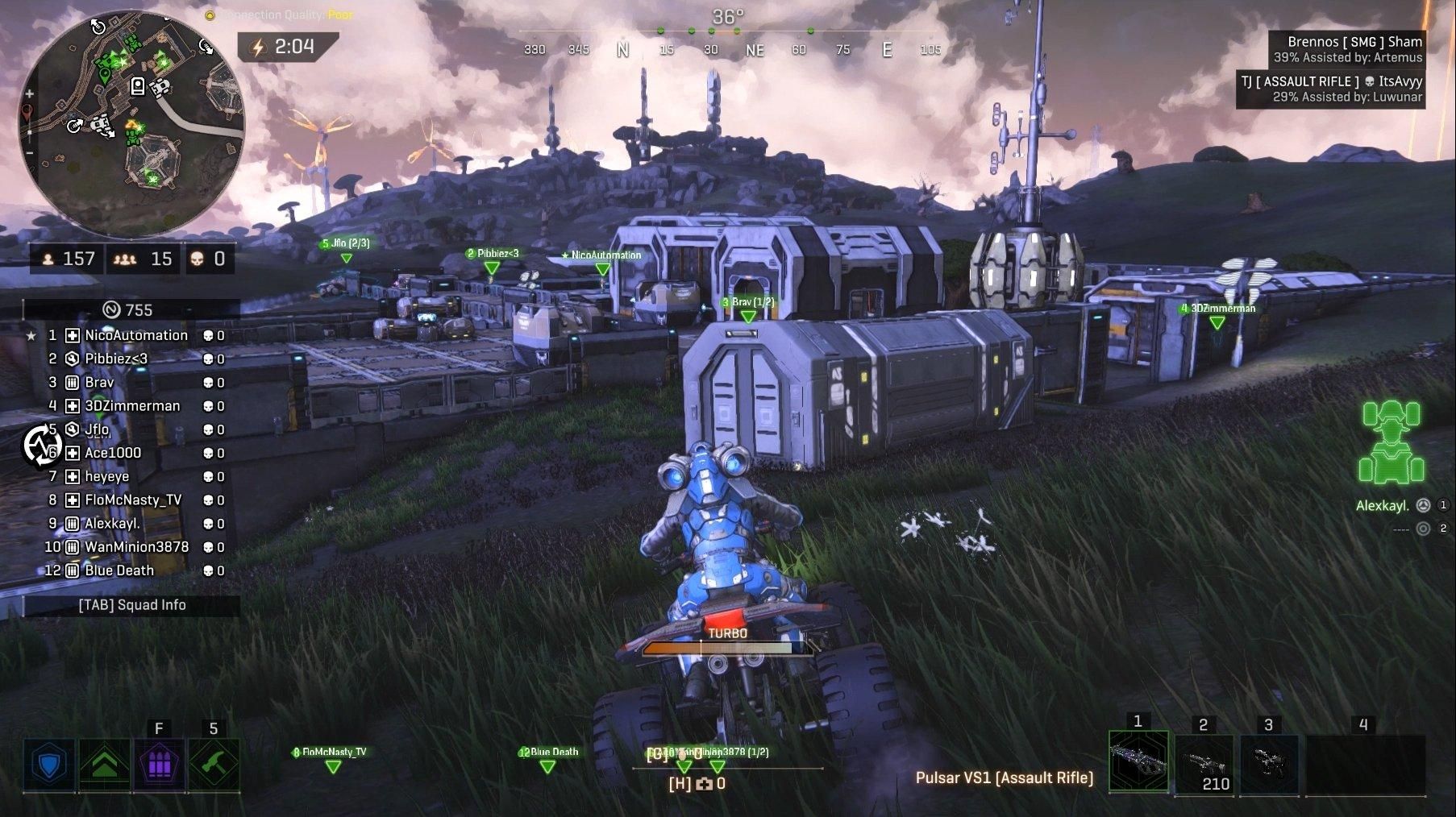Viewport: 1456px width, 817px height.
Task: Select Pibbiez<3 squad member row
Action: [116, 359]
